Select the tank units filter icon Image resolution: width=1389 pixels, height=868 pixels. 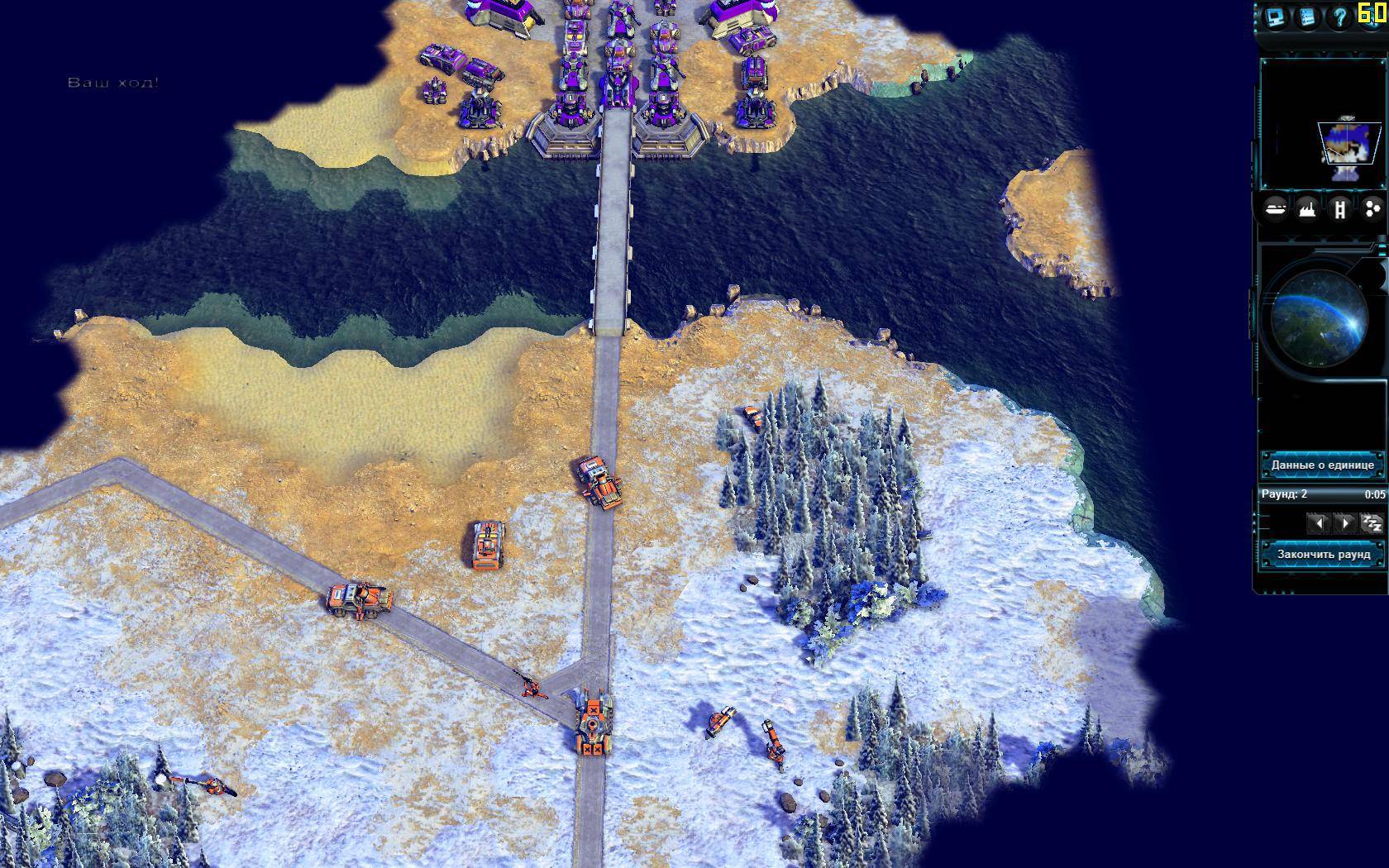click(1276, 209)
